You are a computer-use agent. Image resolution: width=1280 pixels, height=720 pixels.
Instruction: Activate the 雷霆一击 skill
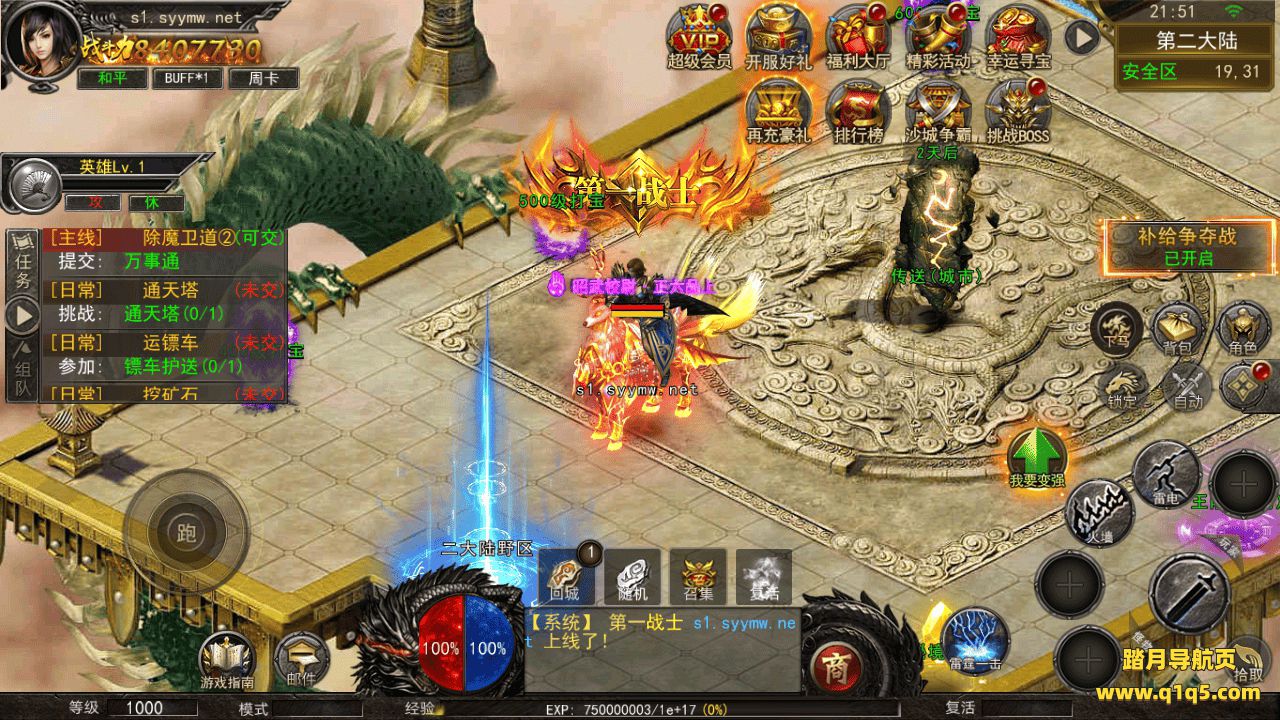click(x=974, y=638)
